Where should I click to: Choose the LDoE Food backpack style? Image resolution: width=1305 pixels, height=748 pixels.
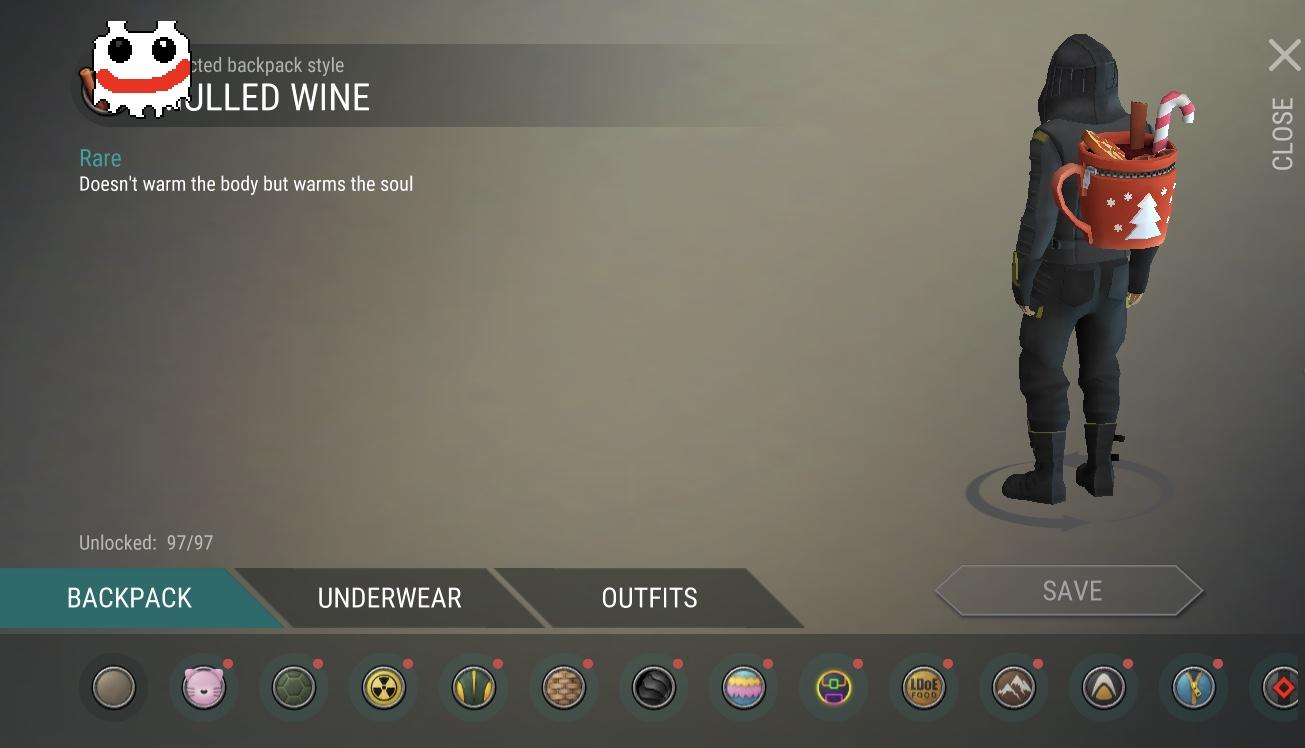924,688
